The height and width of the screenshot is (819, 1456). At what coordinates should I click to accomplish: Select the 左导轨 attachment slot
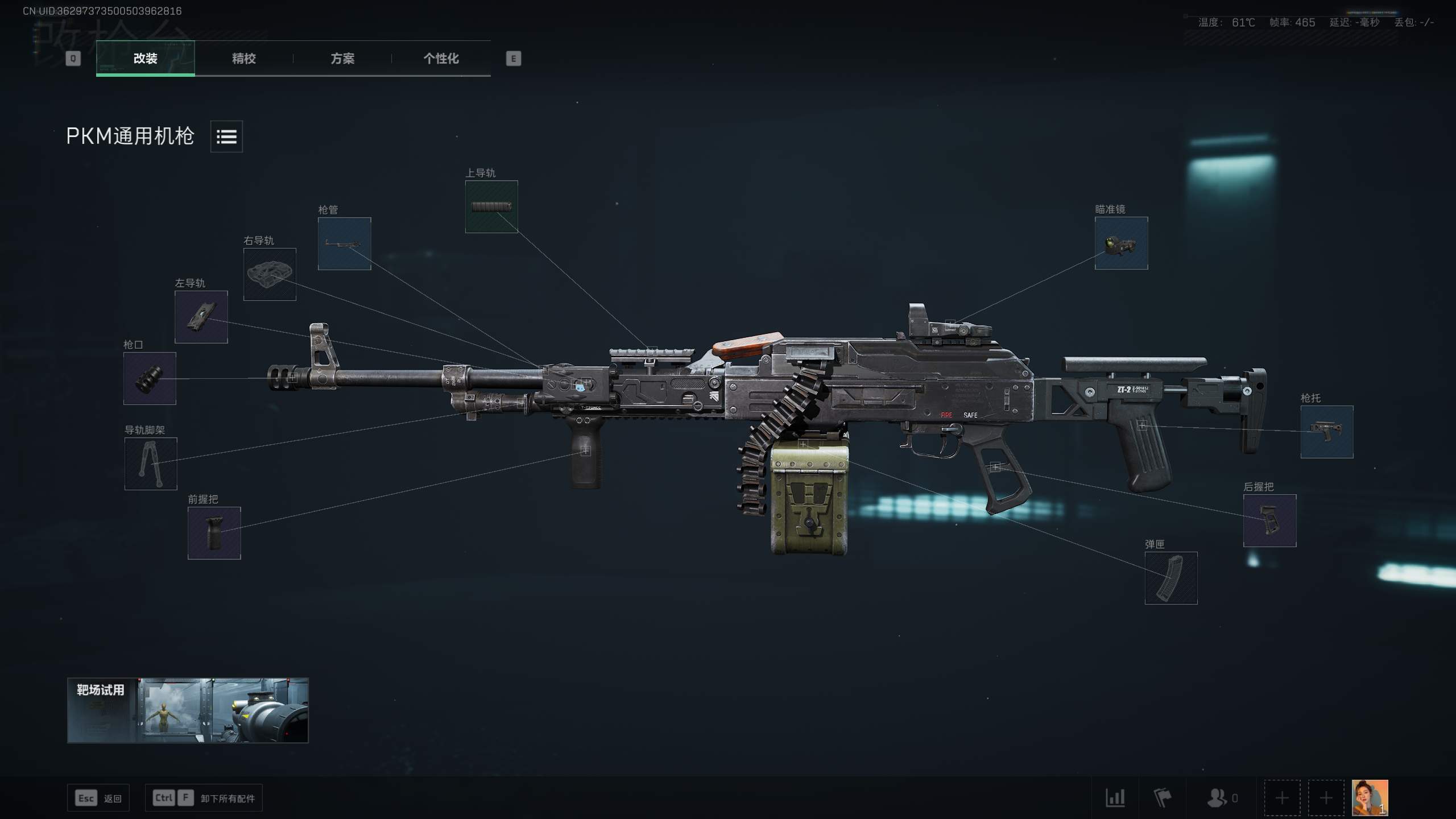(x=201, y=317)
